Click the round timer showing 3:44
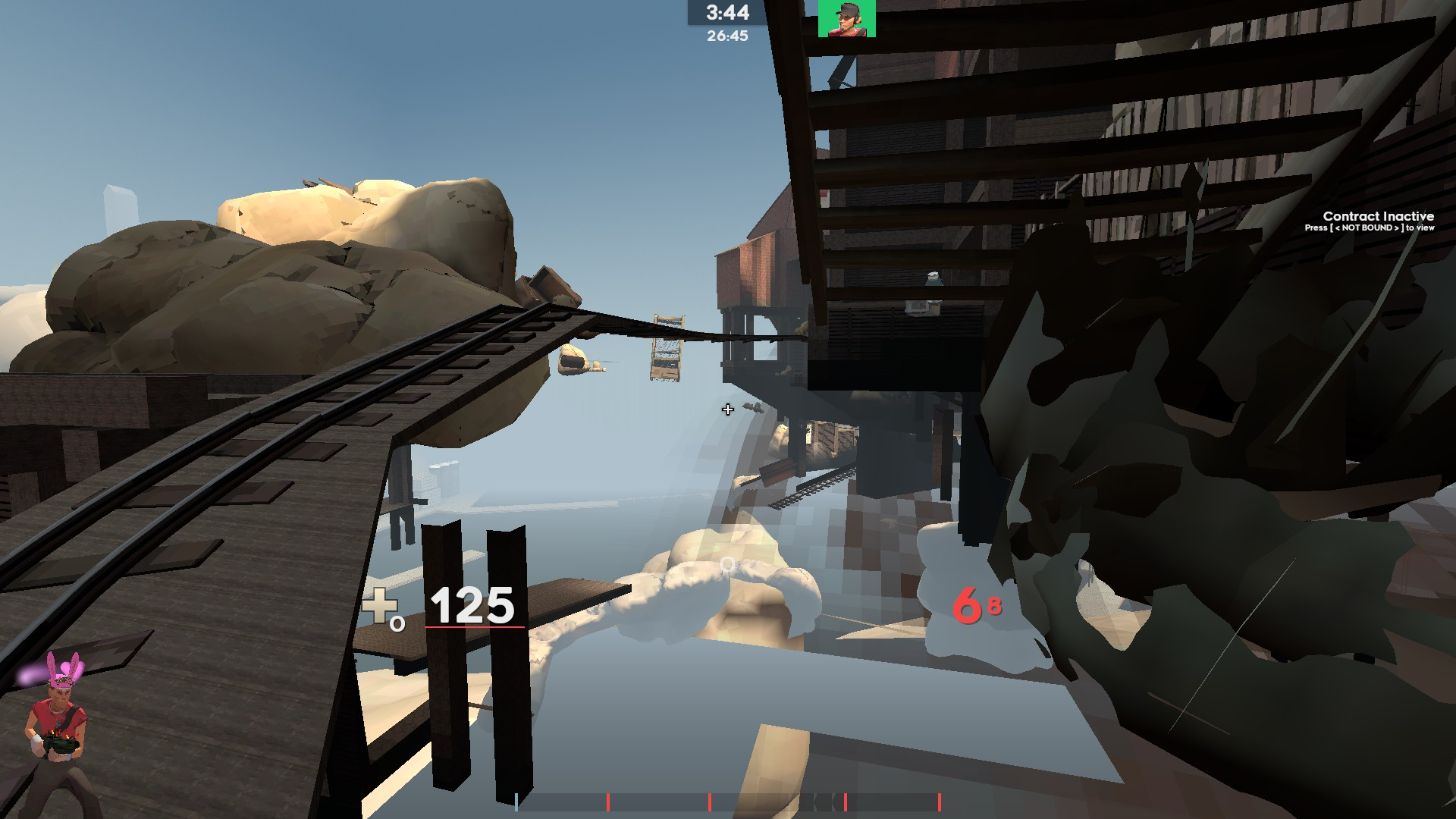This screenshot has width=1456, height=819. 726,13
